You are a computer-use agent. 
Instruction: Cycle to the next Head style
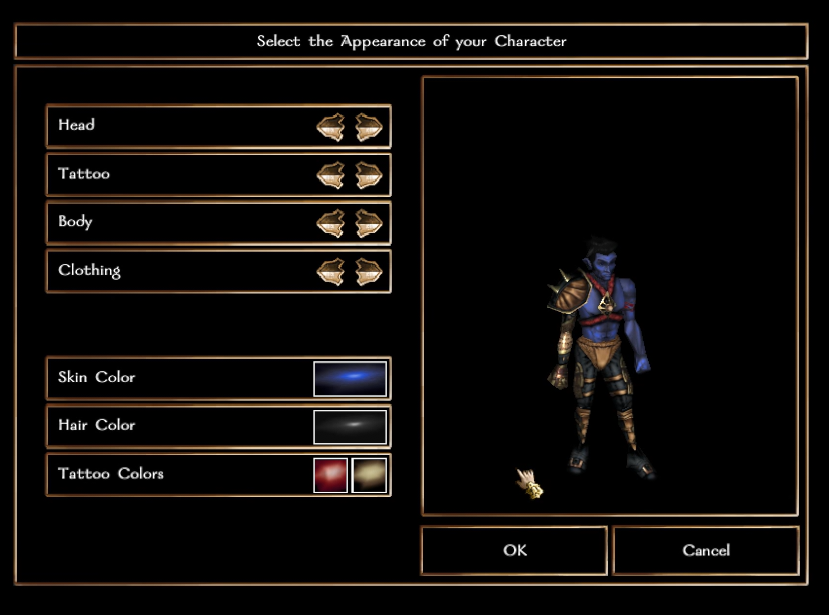pyautogui.click(x=369, y=127)
